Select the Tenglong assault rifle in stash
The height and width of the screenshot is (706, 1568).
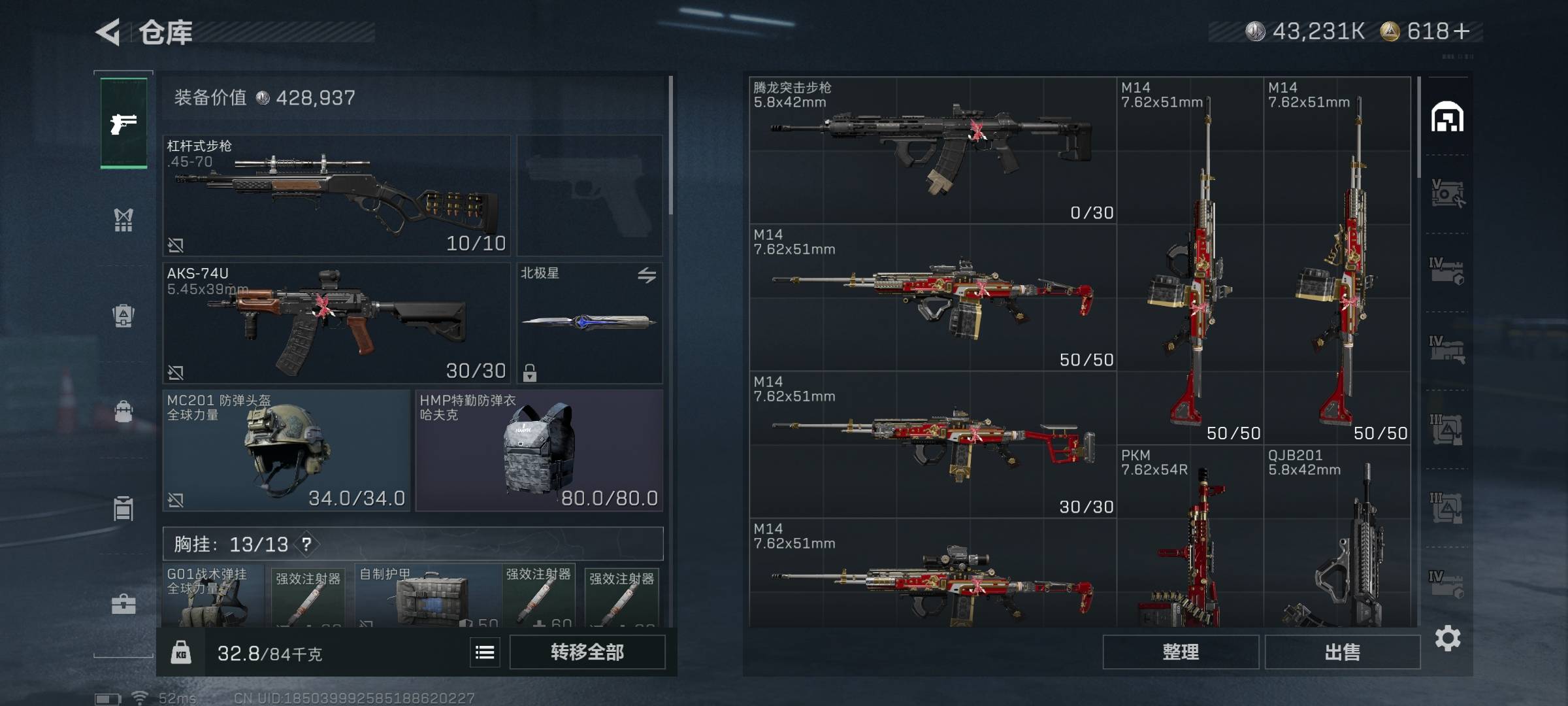[x=932, y=150]
